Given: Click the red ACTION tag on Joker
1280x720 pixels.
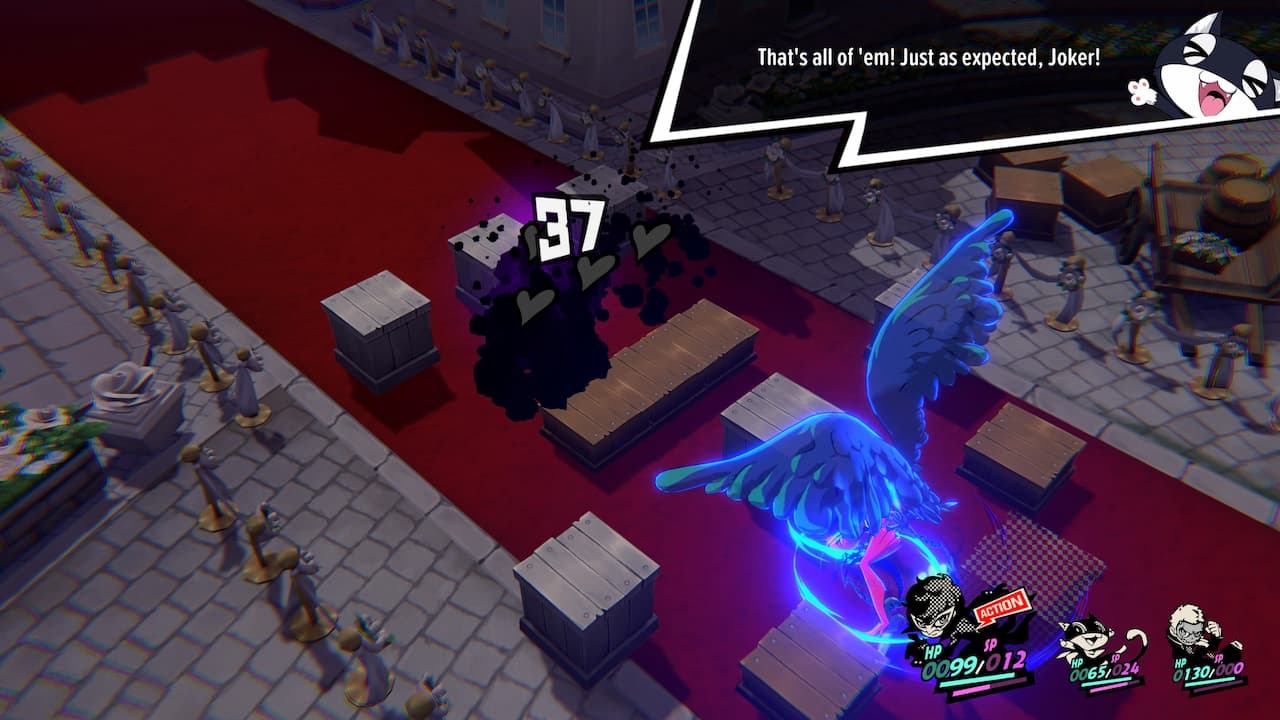Looking at the screenshot, I should (x=1001, y=604).
